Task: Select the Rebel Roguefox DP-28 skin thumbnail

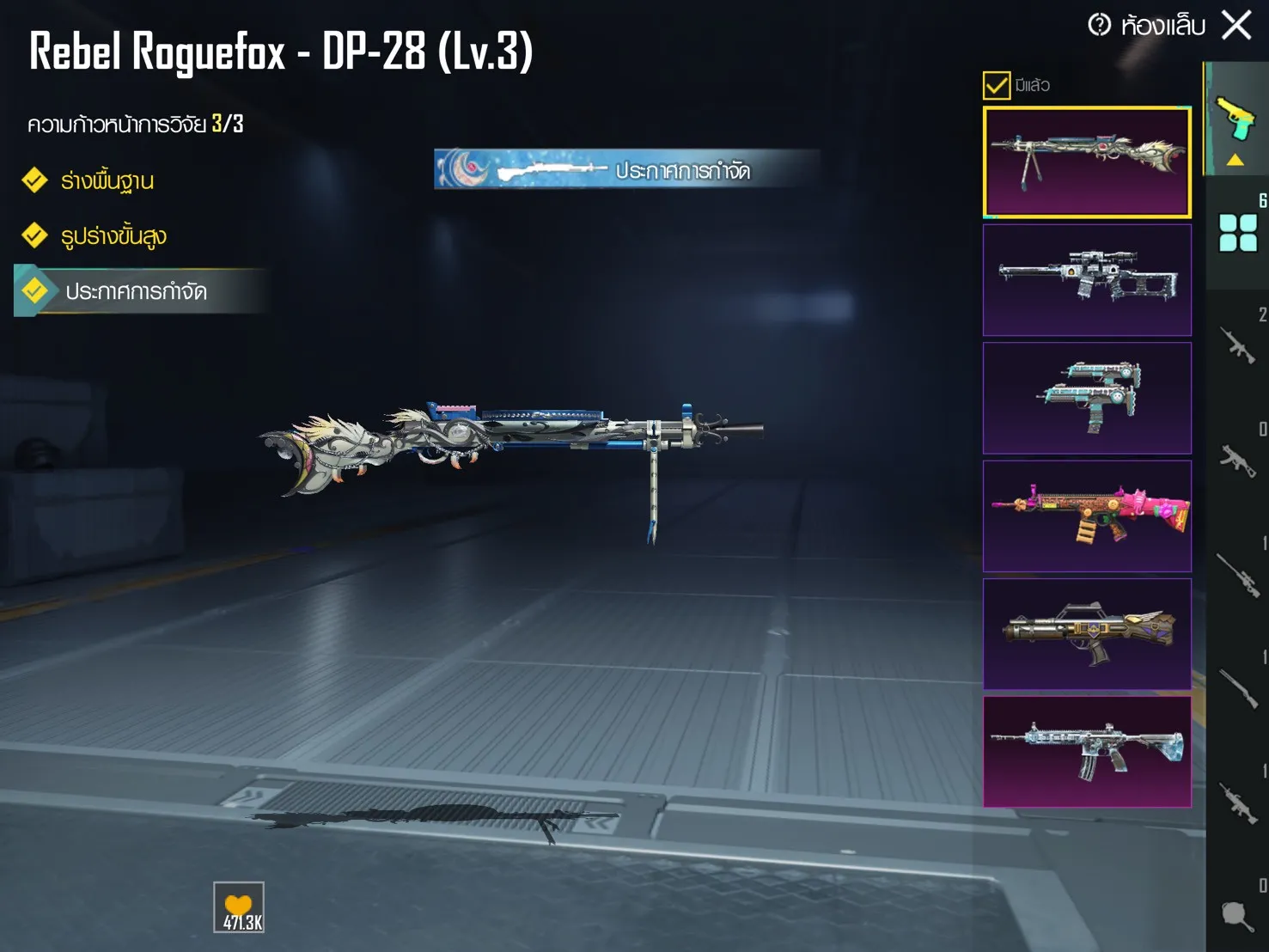Action: point(1087,162)
